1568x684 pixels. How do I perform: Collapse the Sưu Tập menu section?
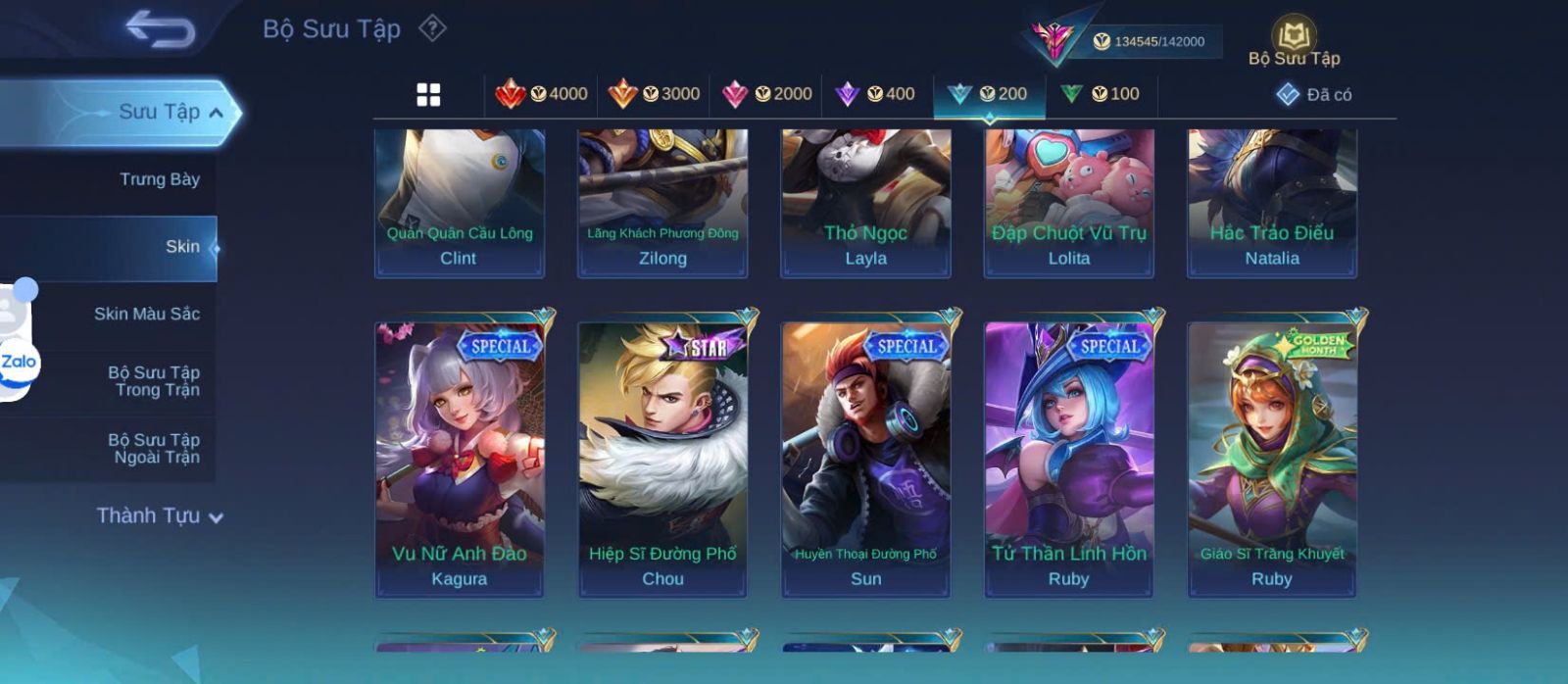click(216, 113)
